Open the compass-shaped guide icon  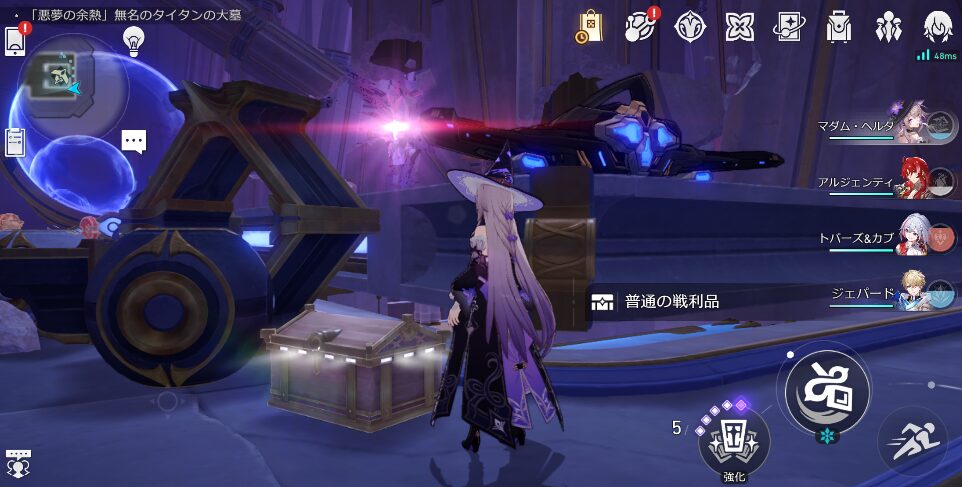690,26
